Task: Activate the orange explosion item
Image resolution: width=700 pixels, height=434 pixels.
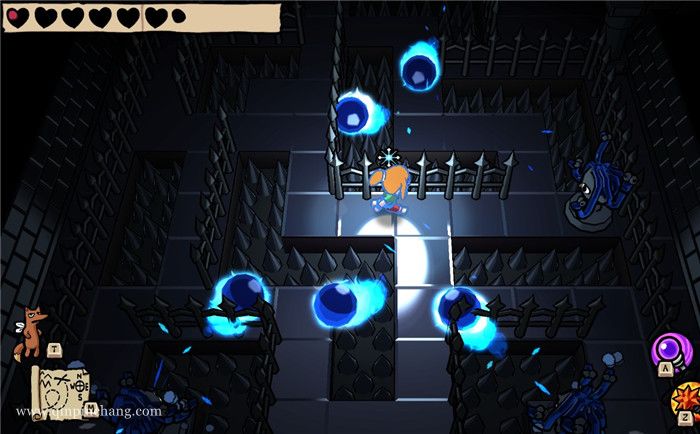Action: click(x=686, y=397)
